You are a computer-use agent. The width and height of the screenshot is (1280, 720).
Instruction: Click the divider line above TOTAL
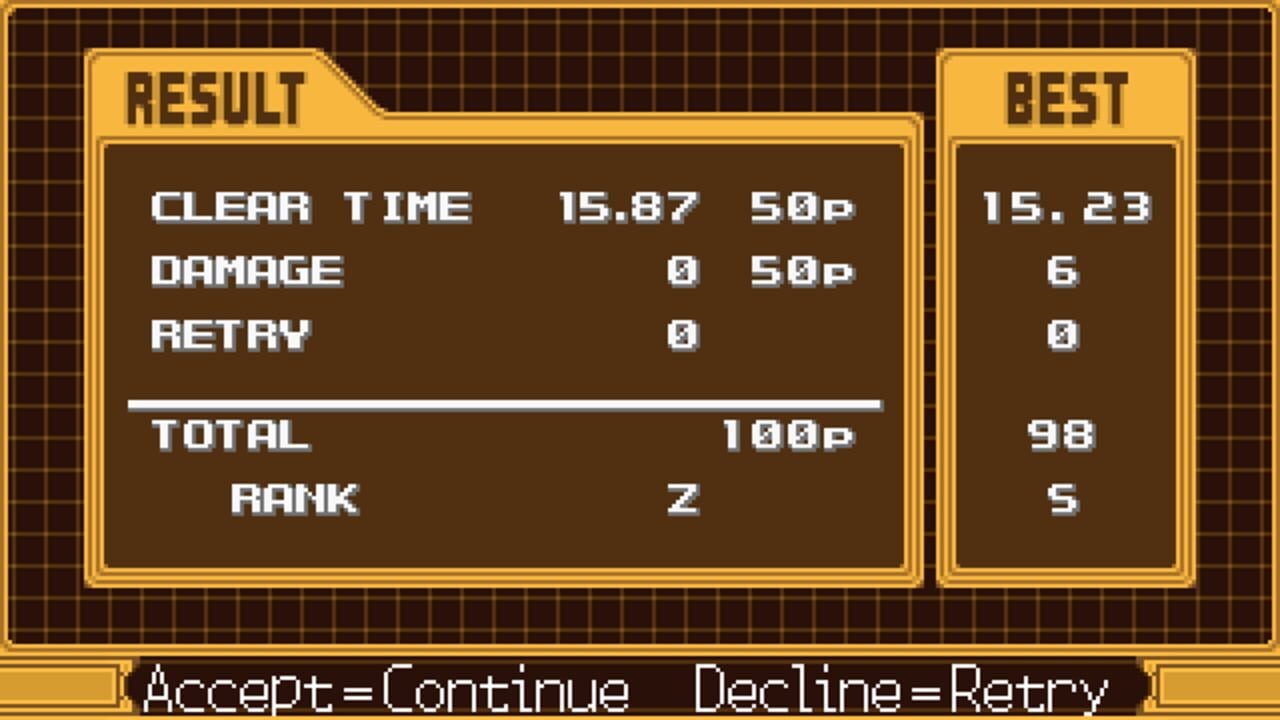(x=505, y=403)
